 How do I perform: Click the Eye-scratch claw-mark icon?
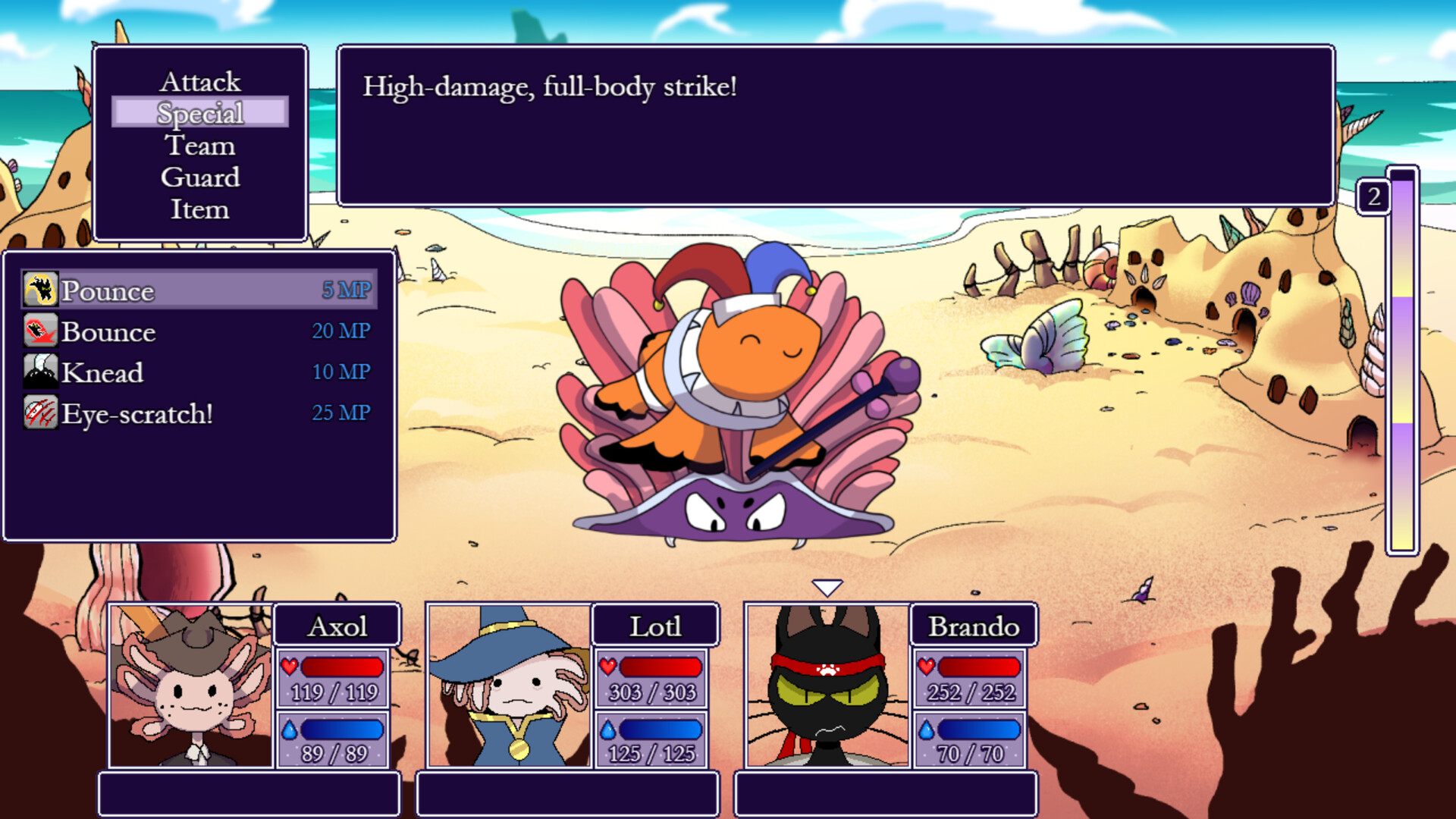[x=39, y=414]
